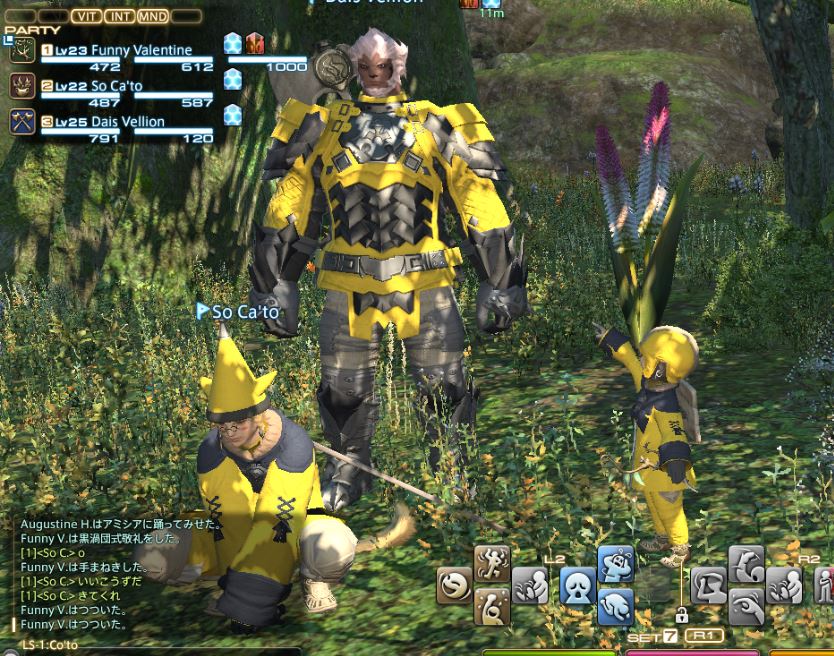Use the gray salute emote icon
Image resolution: width=834 pixels, height=656 pixels.
point(709,585)
